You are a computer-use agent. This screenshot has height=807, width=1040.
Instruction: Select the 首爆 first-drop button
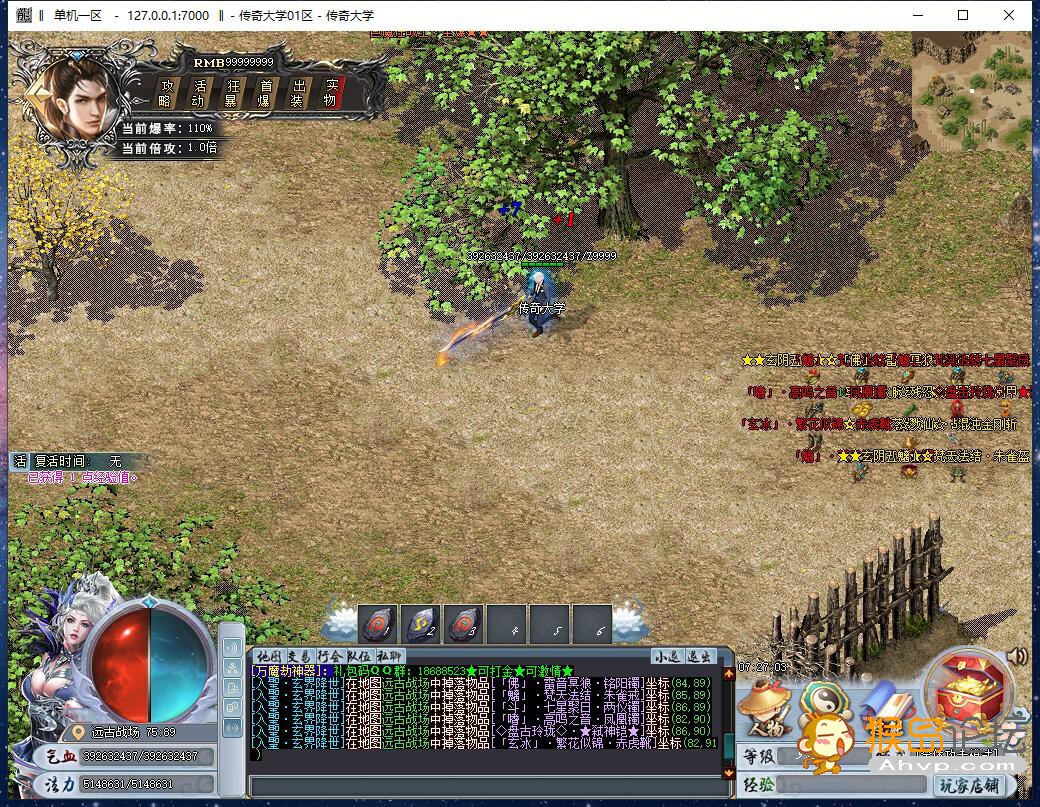(265, 92)
